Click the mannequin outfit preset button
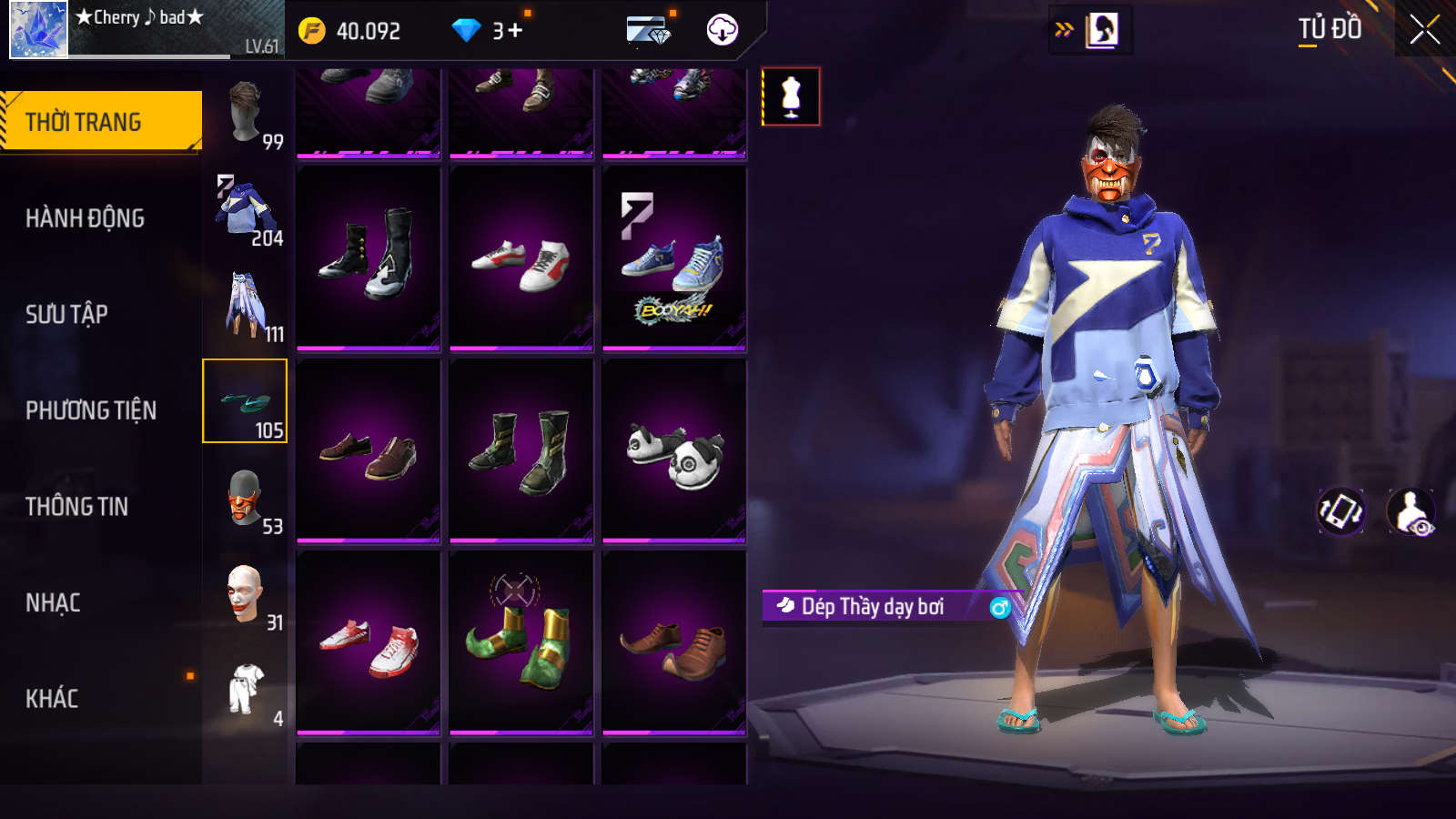This screenshot has width=1456, height=819. 791,96
